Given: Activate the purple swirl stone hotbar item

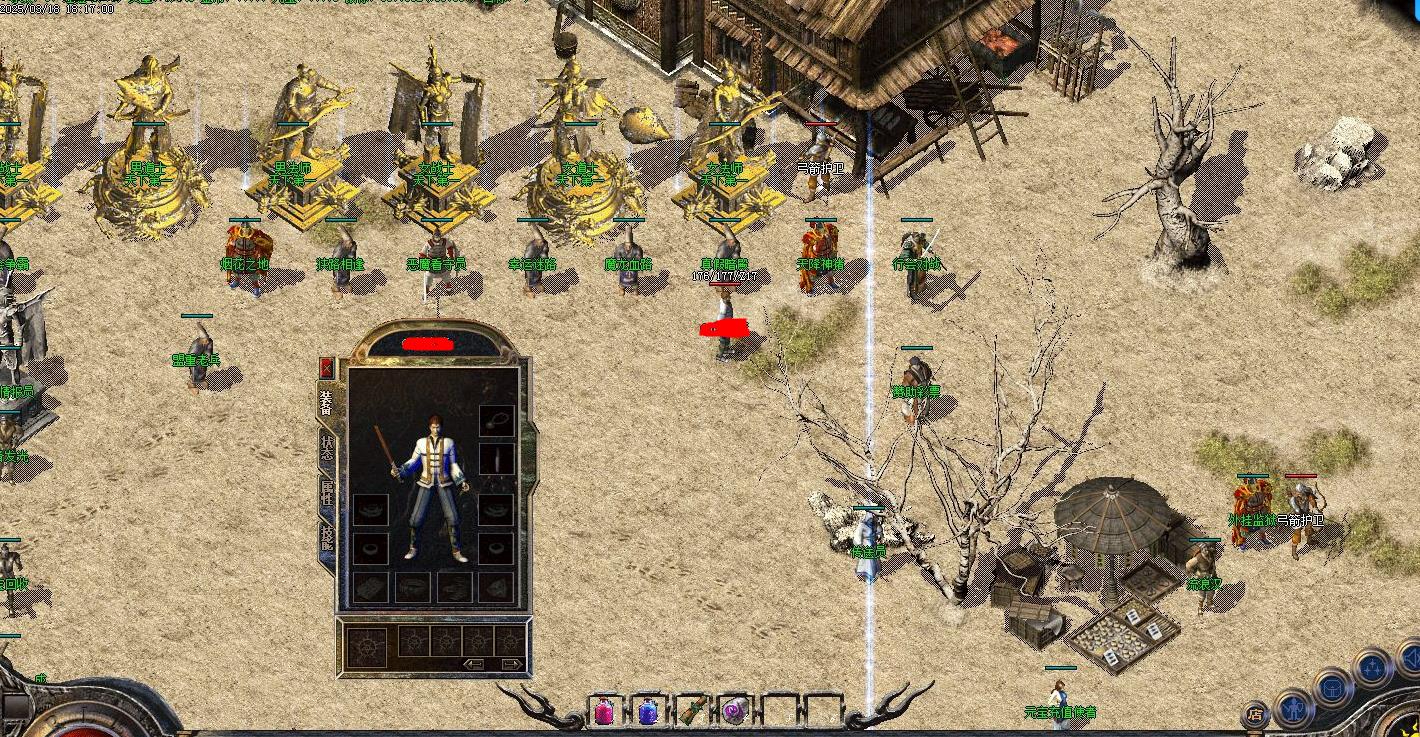Looking at the screenshot, I should [735, 711].
